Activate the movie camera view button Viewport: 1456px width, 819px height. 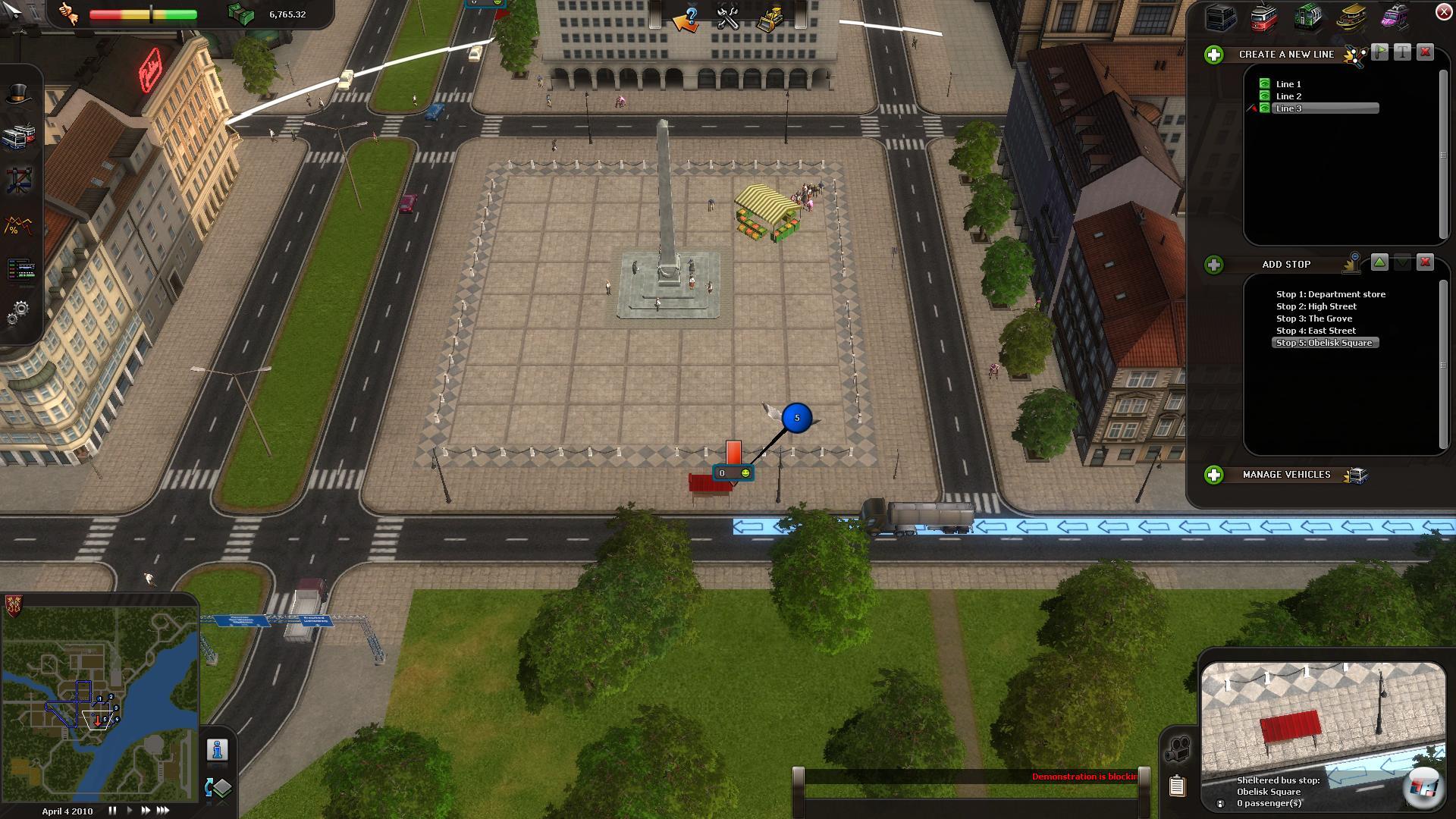click(1178, 749)
